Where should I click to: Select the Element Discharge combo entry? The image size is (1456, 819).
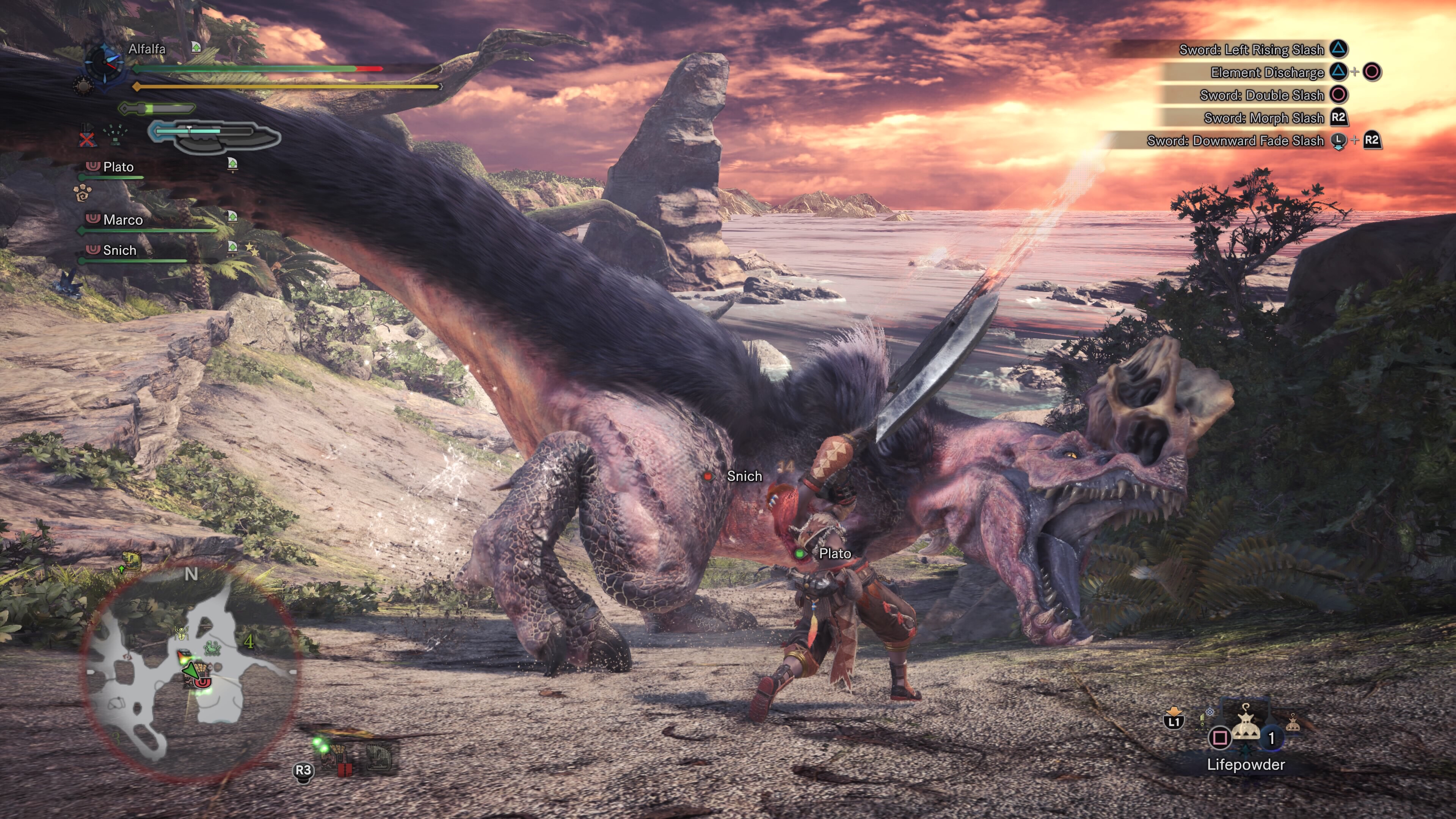1267,72
